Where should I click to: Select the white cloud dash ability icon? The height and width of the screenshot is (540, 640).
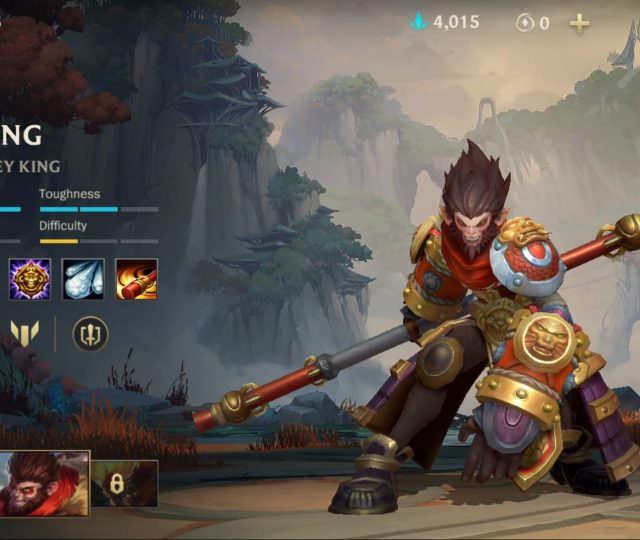click(x=83, y=279)
